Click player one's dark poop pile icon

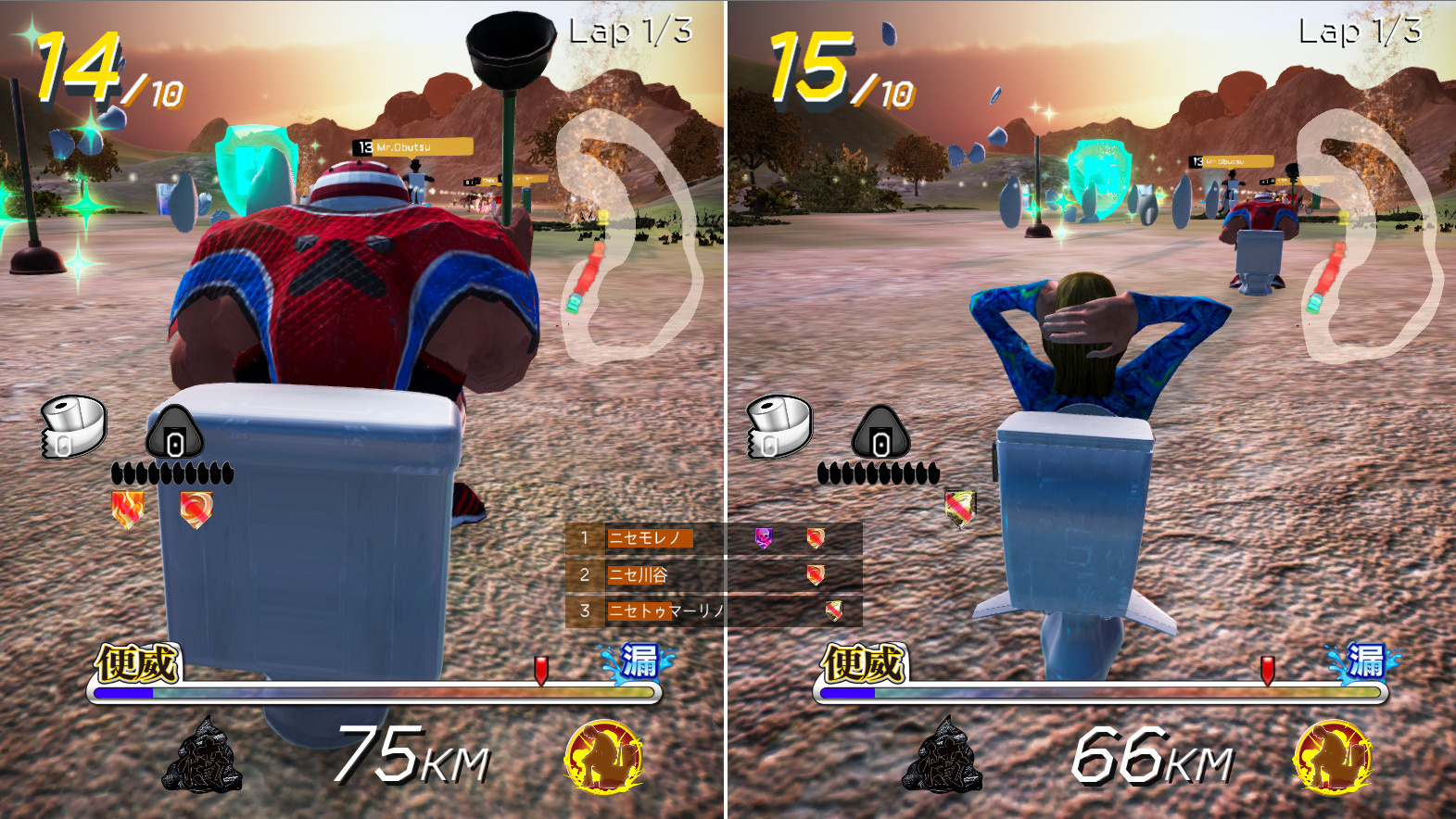pyautogui.click(x=202, y=757)
